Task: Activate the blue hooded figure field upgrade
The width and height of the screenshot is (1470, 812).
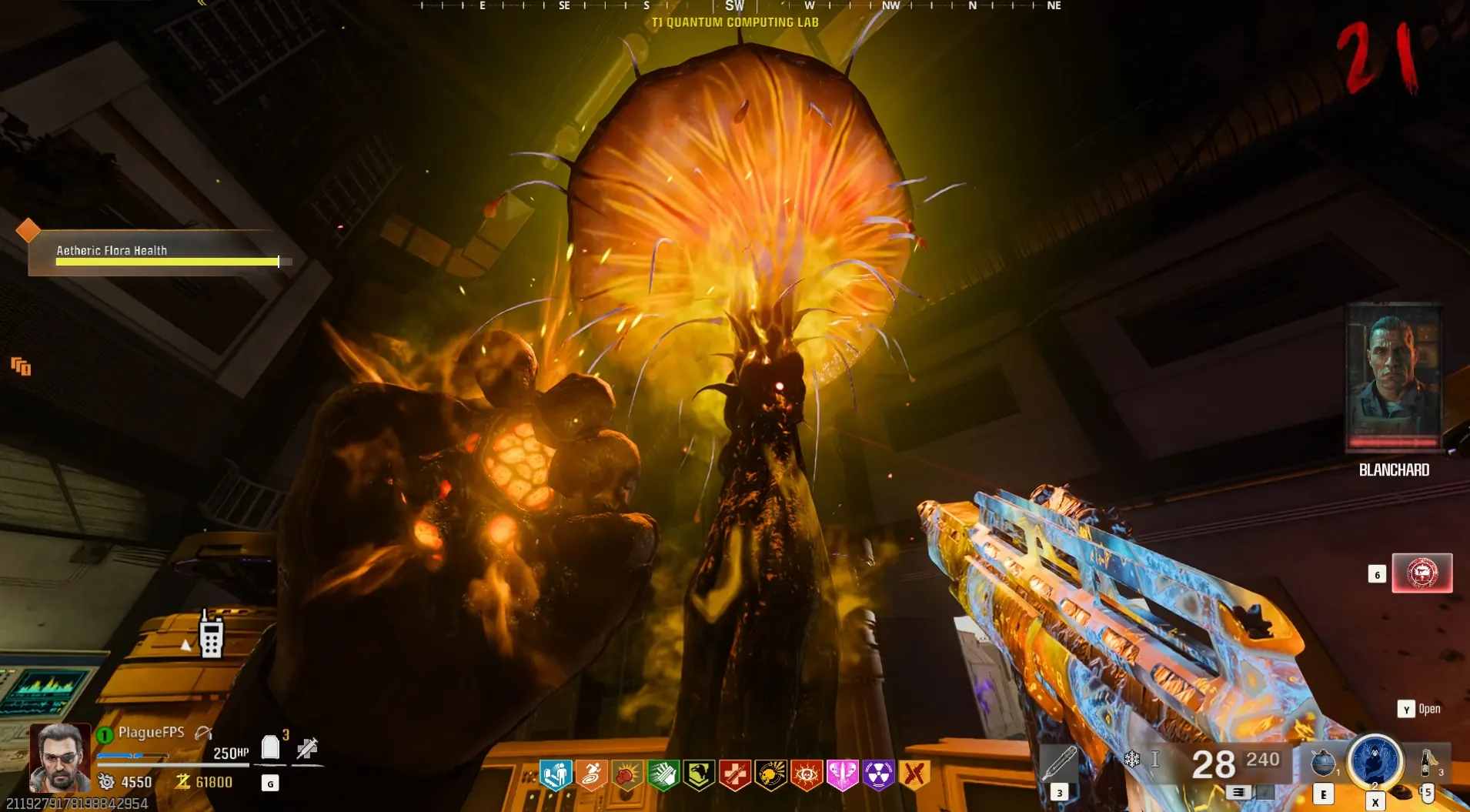Action: point(1375,760)
